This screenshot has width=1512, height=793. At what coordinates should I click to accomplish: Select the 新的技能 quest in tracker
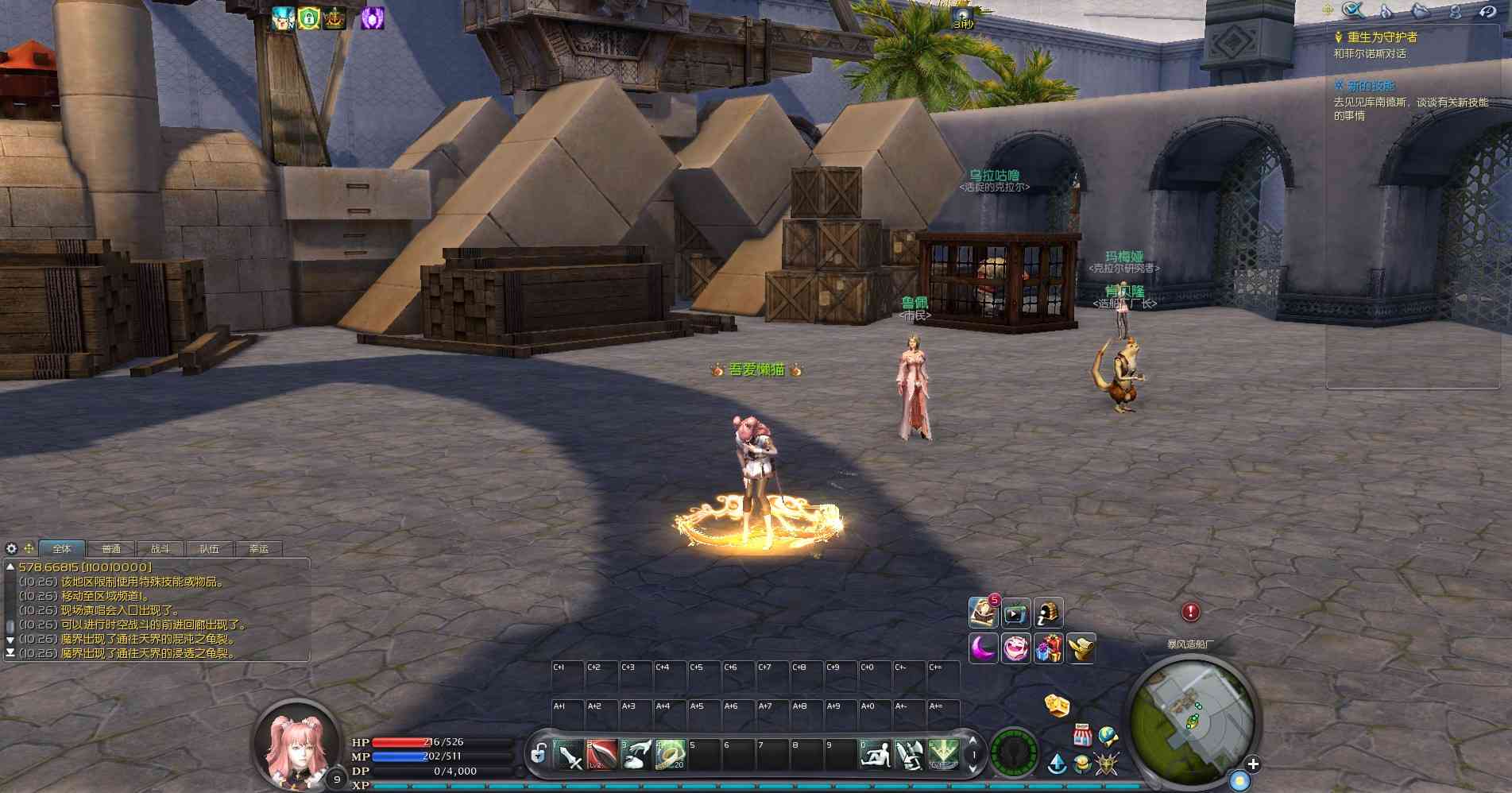[x=1371, y=86]
